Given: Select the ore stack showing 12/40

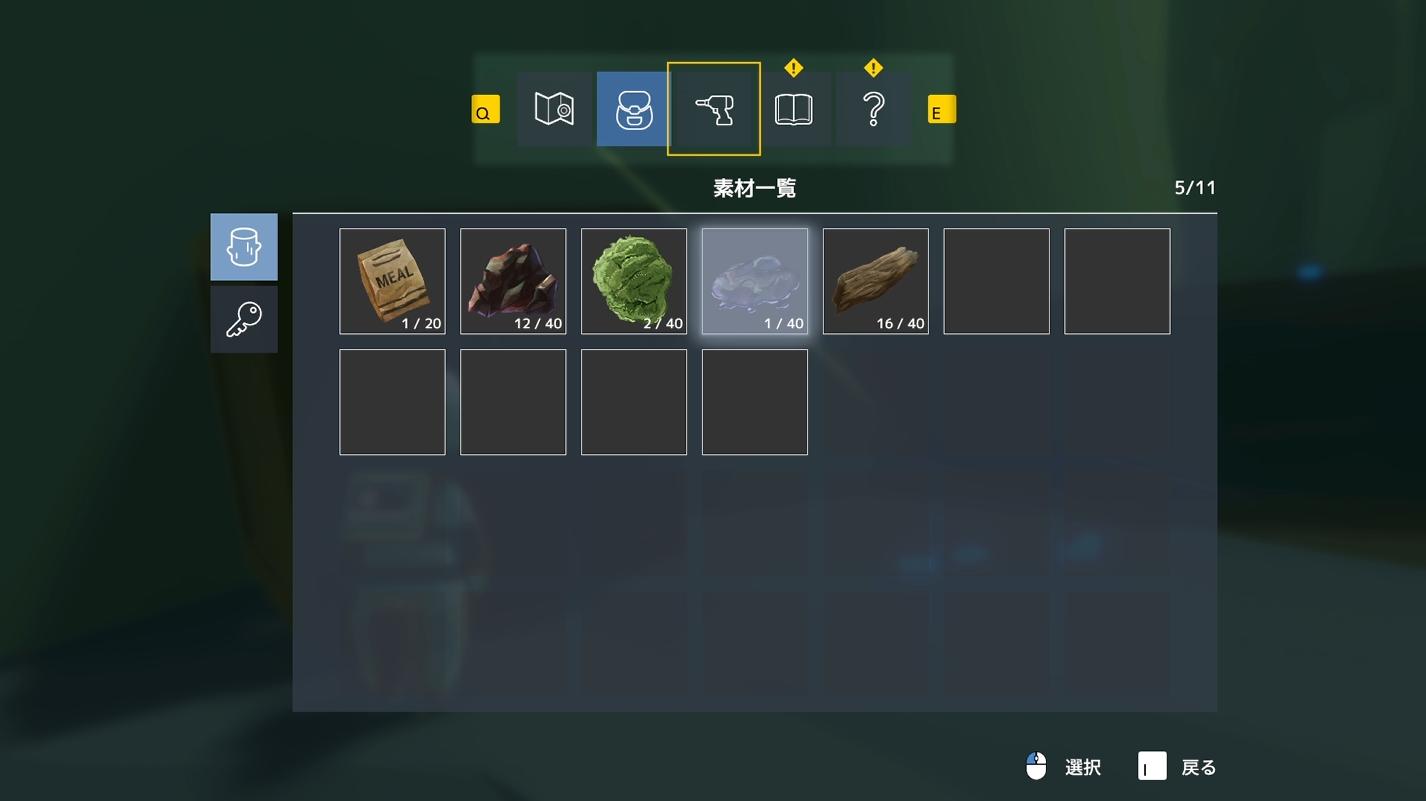Looking at the screenshot, I should (x=513, y=280).
